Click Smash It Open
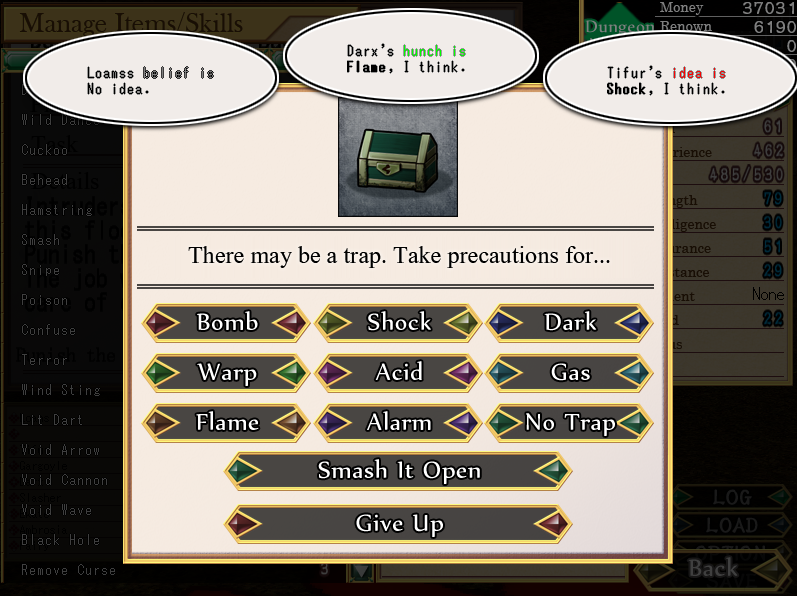797x596 pixels. tap(399, 471)
